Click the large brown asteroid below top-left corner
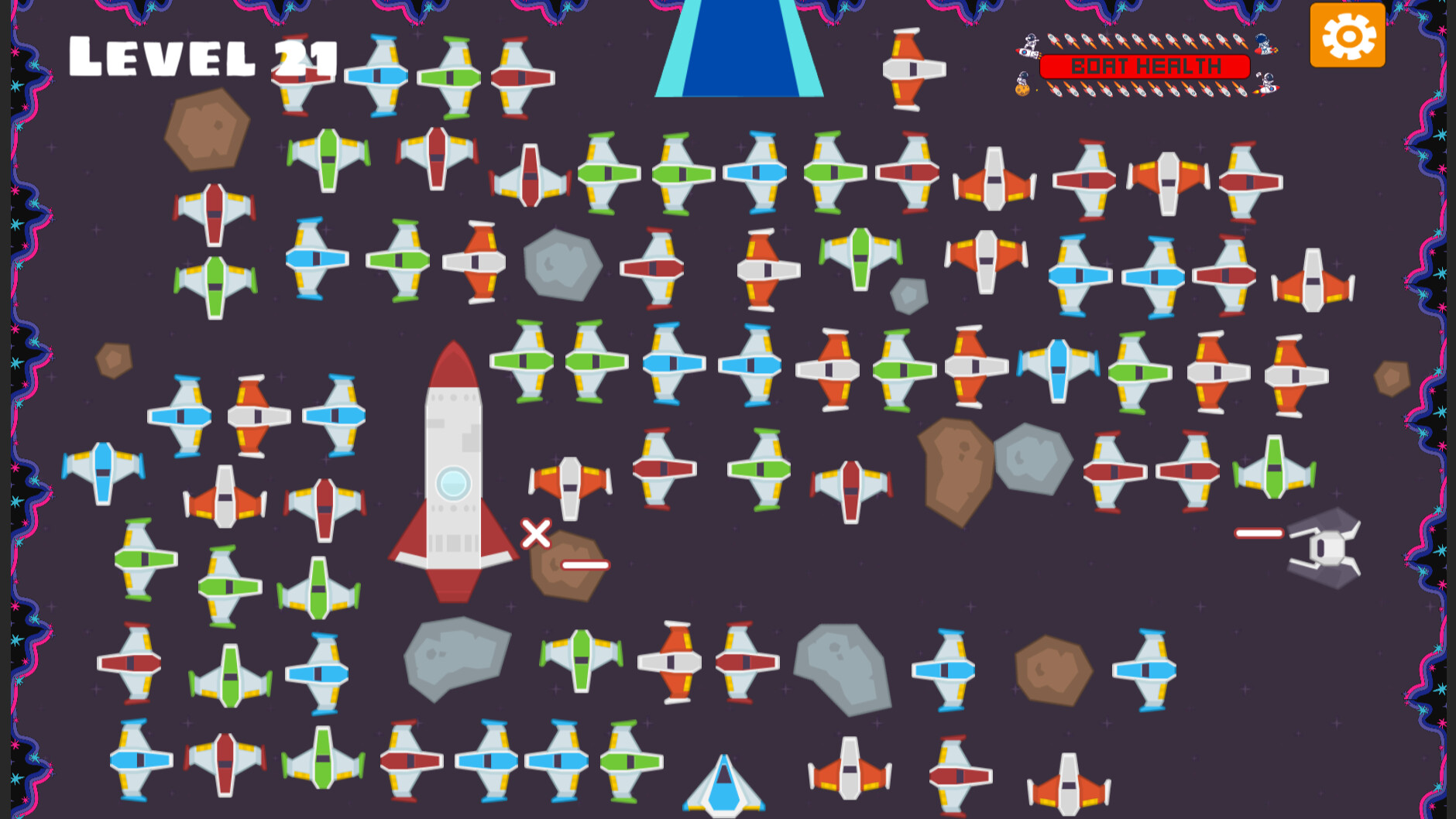This screenshot has width=1456, height=819. coord(205,132)
